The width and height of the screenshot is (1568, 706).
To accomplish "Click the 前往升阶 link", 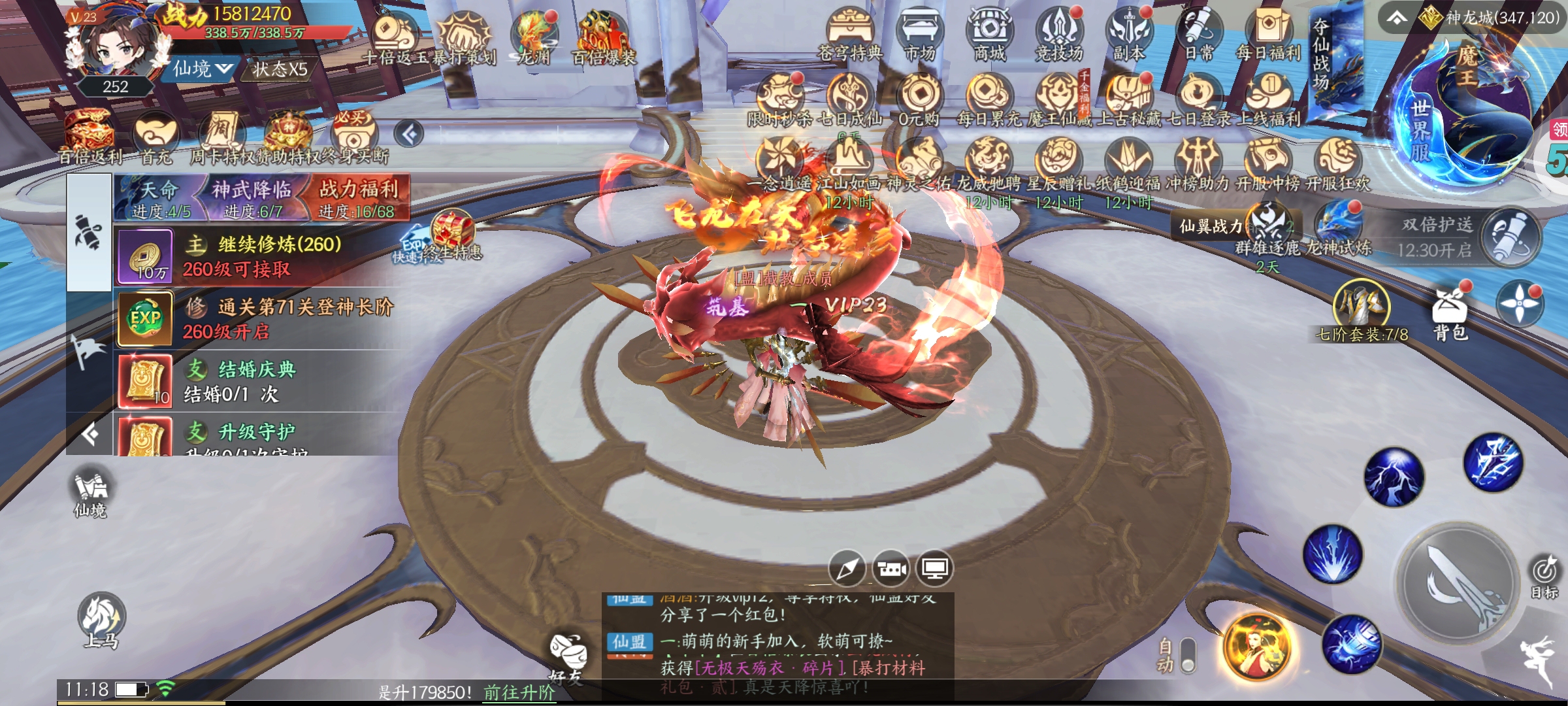I will tap(519, 692).
